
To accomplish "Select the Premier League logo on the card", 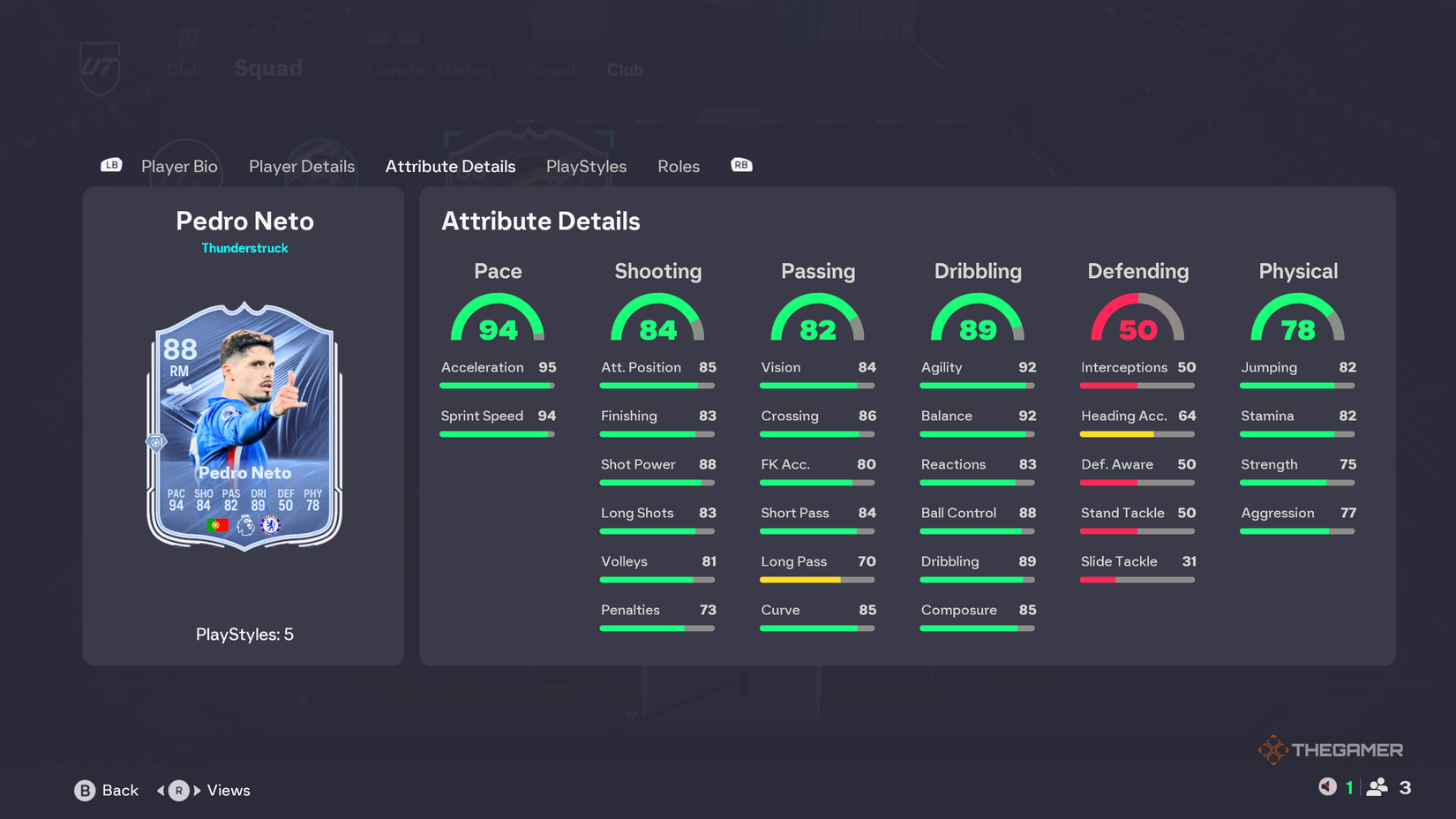I will coord(244,524).
